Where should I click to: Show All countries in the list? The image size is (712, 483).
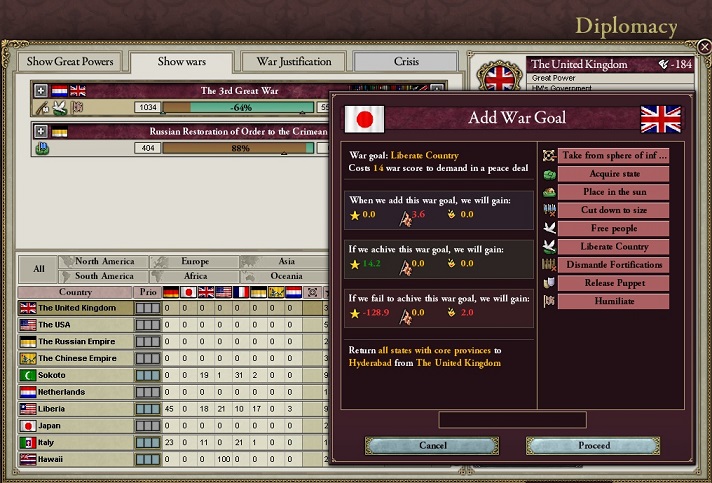[x=38, y=269]
